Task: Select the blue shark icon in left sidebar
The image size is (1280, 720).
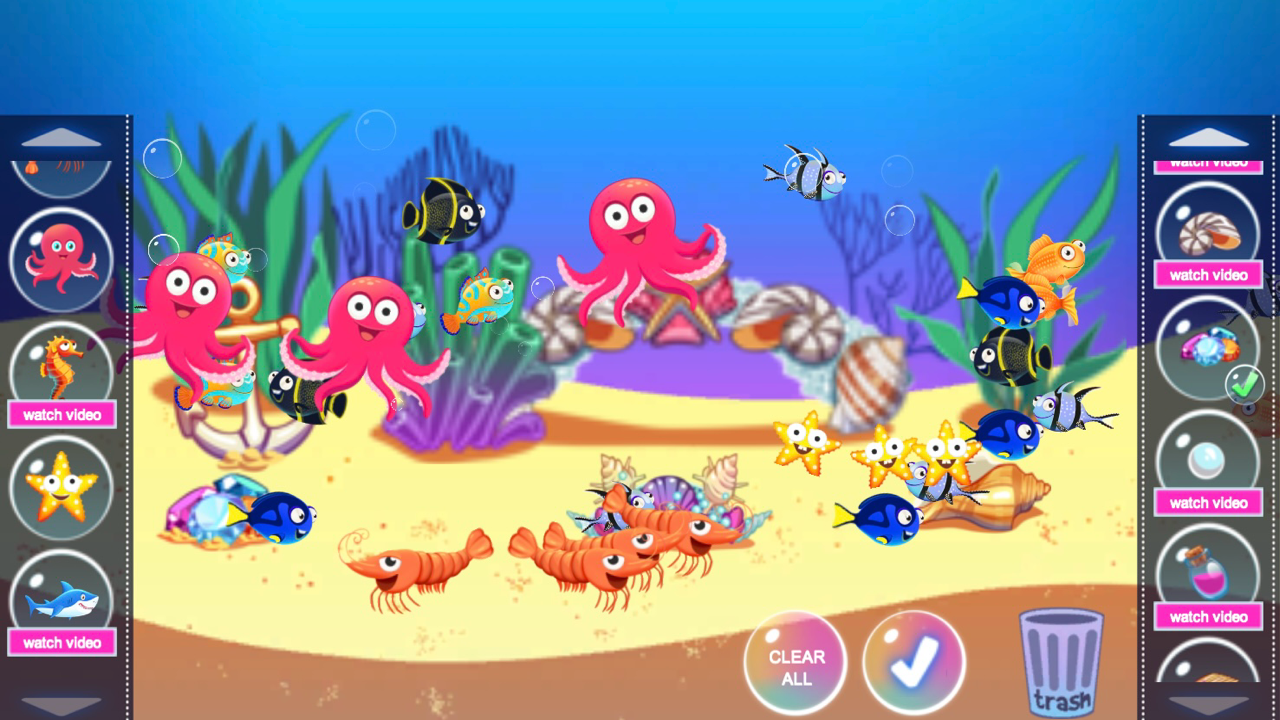Action: (x=62, y=597)
